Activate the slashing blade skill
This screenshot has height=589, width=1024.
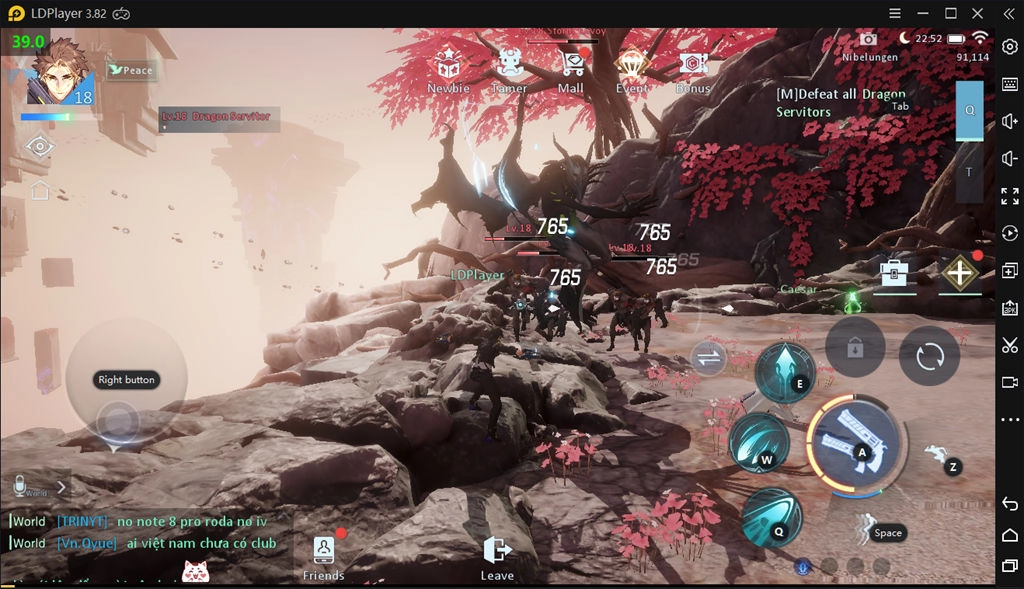point(757,442)
